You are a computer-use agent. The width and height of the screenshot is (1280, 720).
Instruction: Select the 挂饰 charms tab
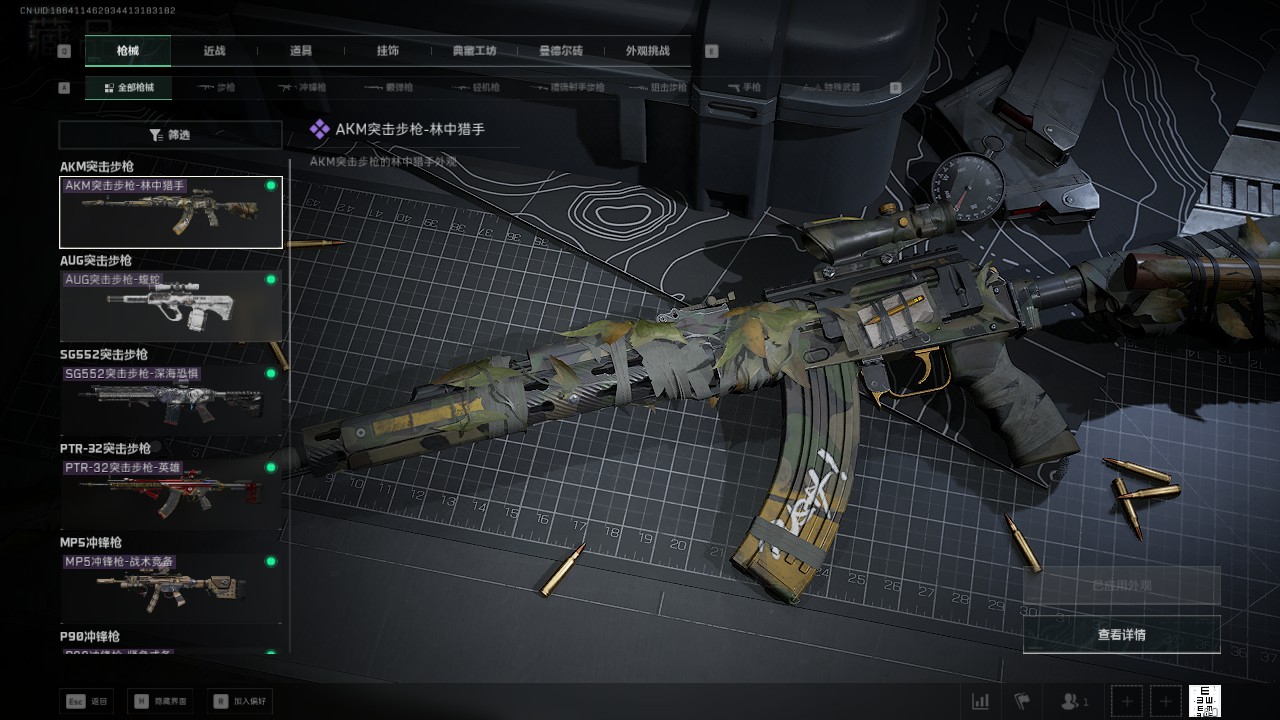click(x=388, y=51)
